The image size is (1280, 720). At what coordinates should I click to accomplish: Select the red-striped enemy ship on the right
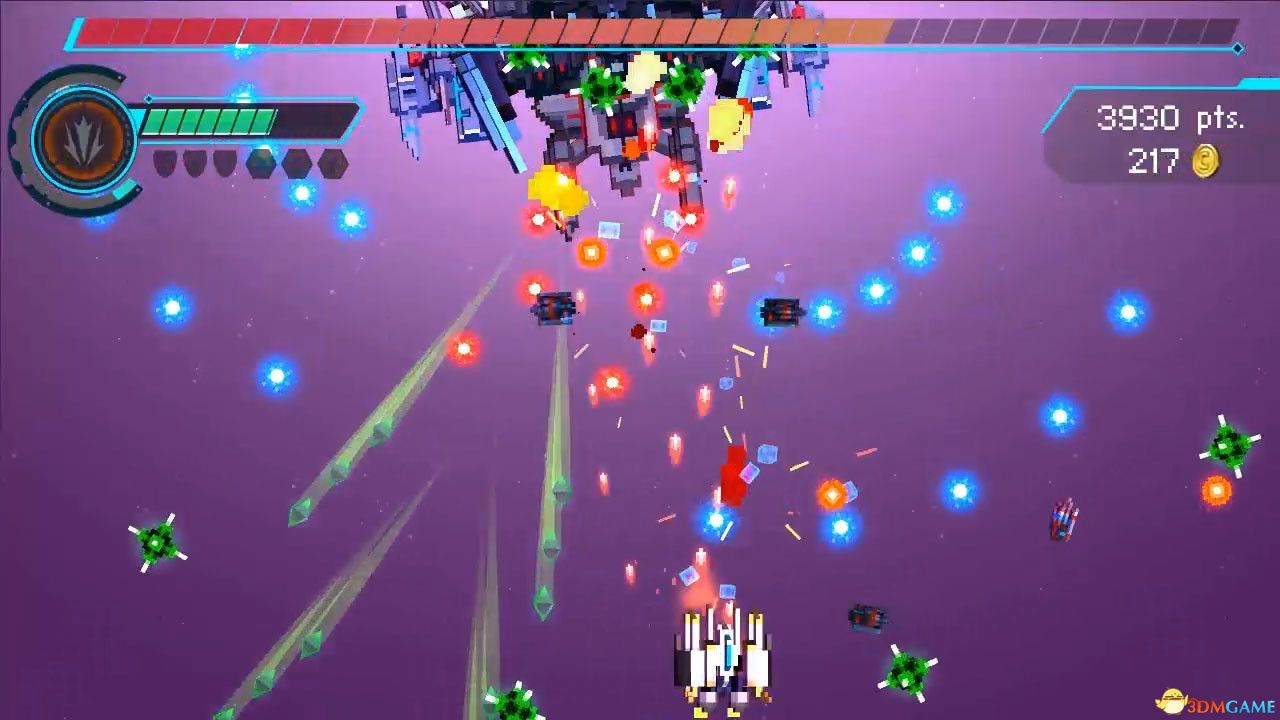coord(1062,519)
